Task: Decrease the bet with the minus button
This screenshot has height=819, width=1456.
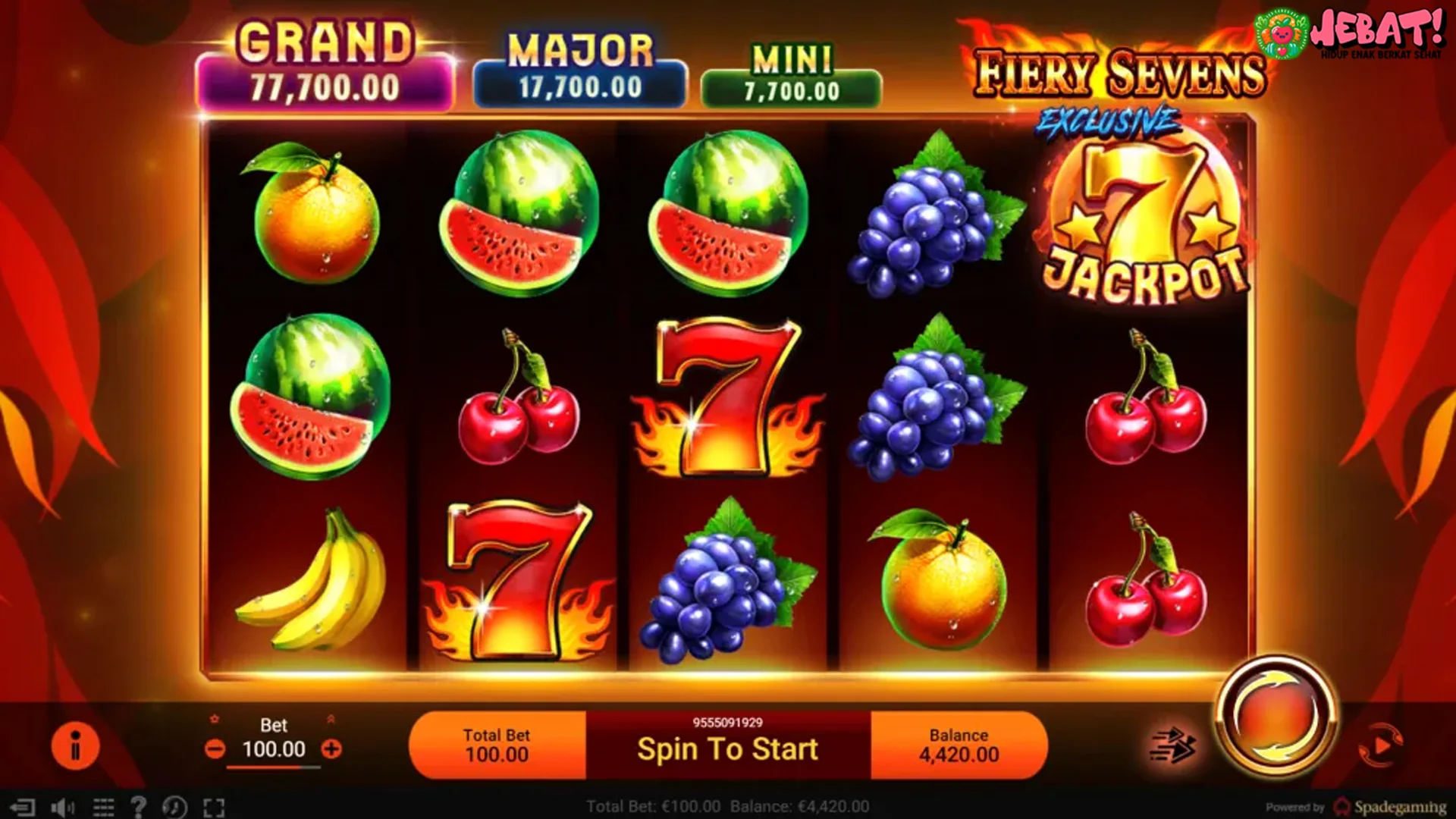Action: (215, 749)
